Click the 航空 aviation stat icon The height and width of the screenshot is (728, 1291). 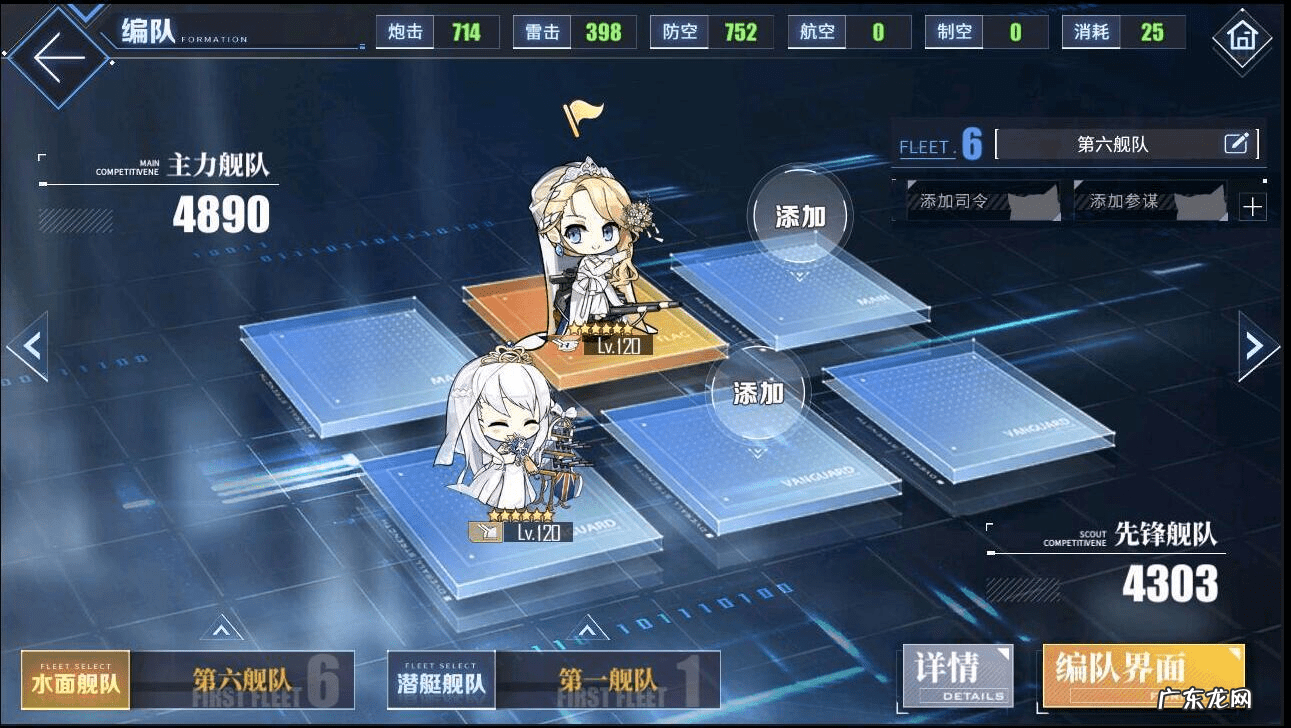click(817, 31)
